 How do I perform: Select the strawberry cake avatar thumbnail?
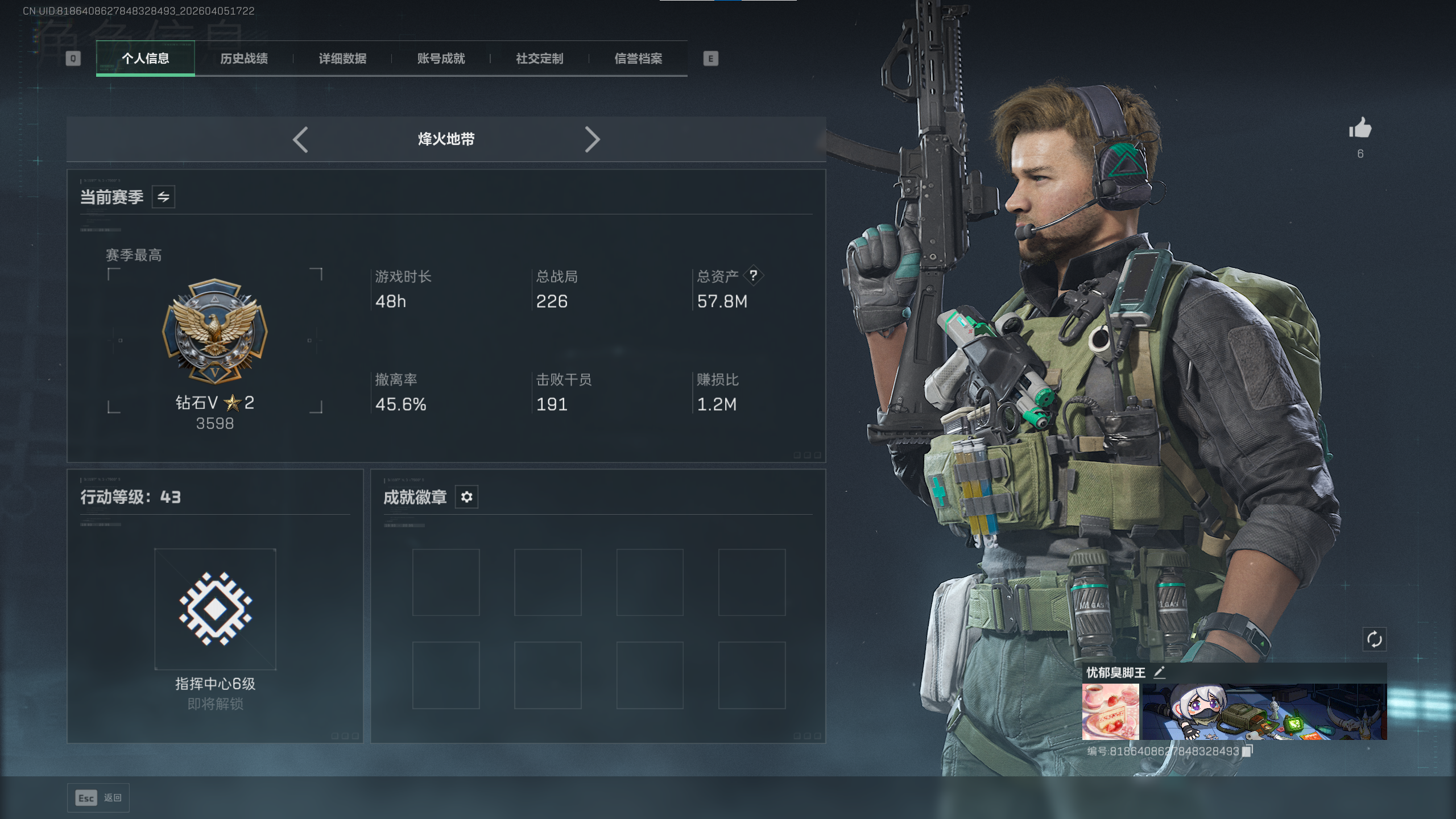coord(1110,712)
